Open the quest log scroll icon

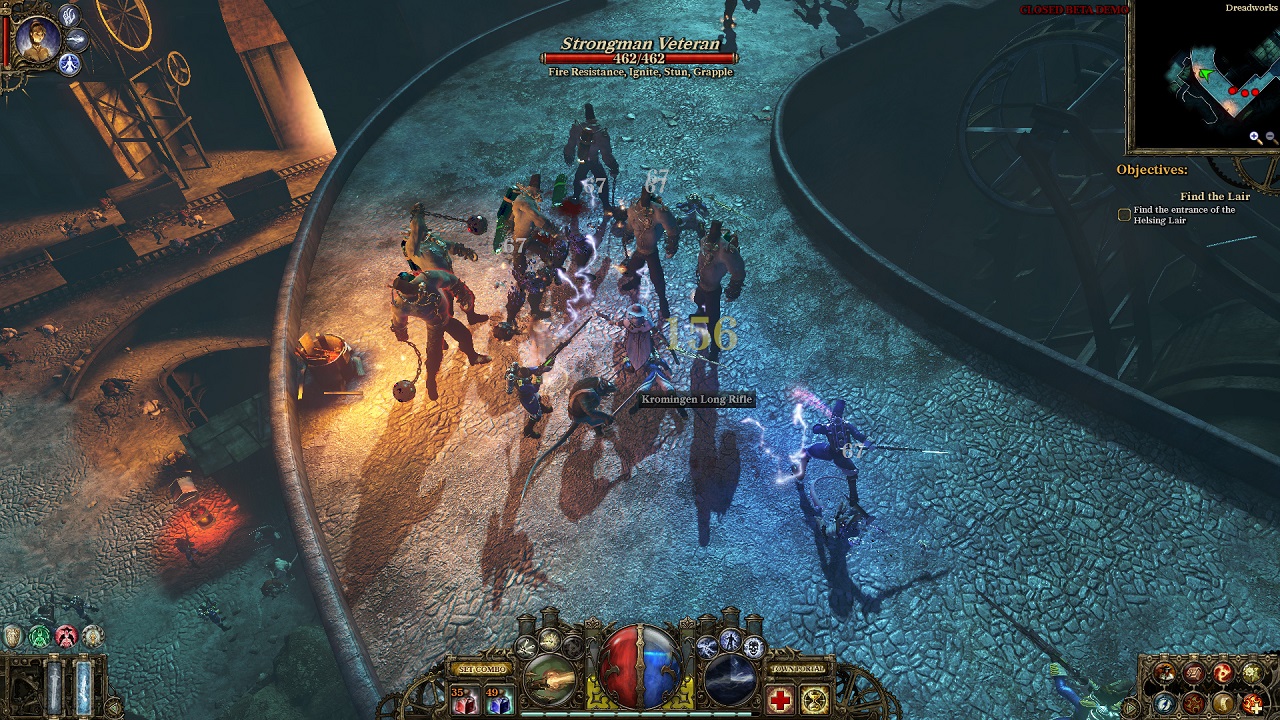tap(1193, 672)
